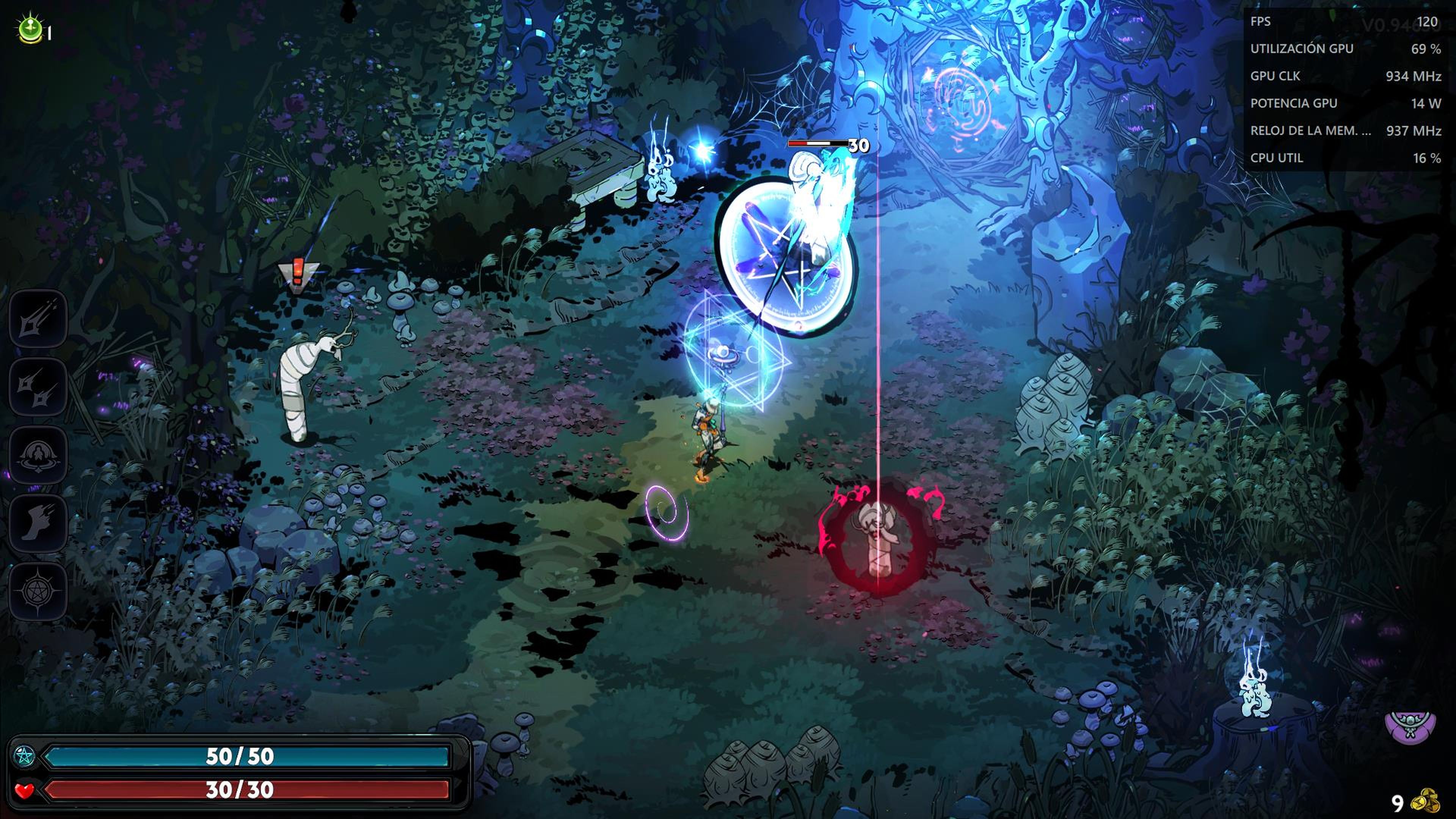The height and width of the screenshot is (819, 1456).
Task: Select the pentagram compass ability icon
Action: 38,591
